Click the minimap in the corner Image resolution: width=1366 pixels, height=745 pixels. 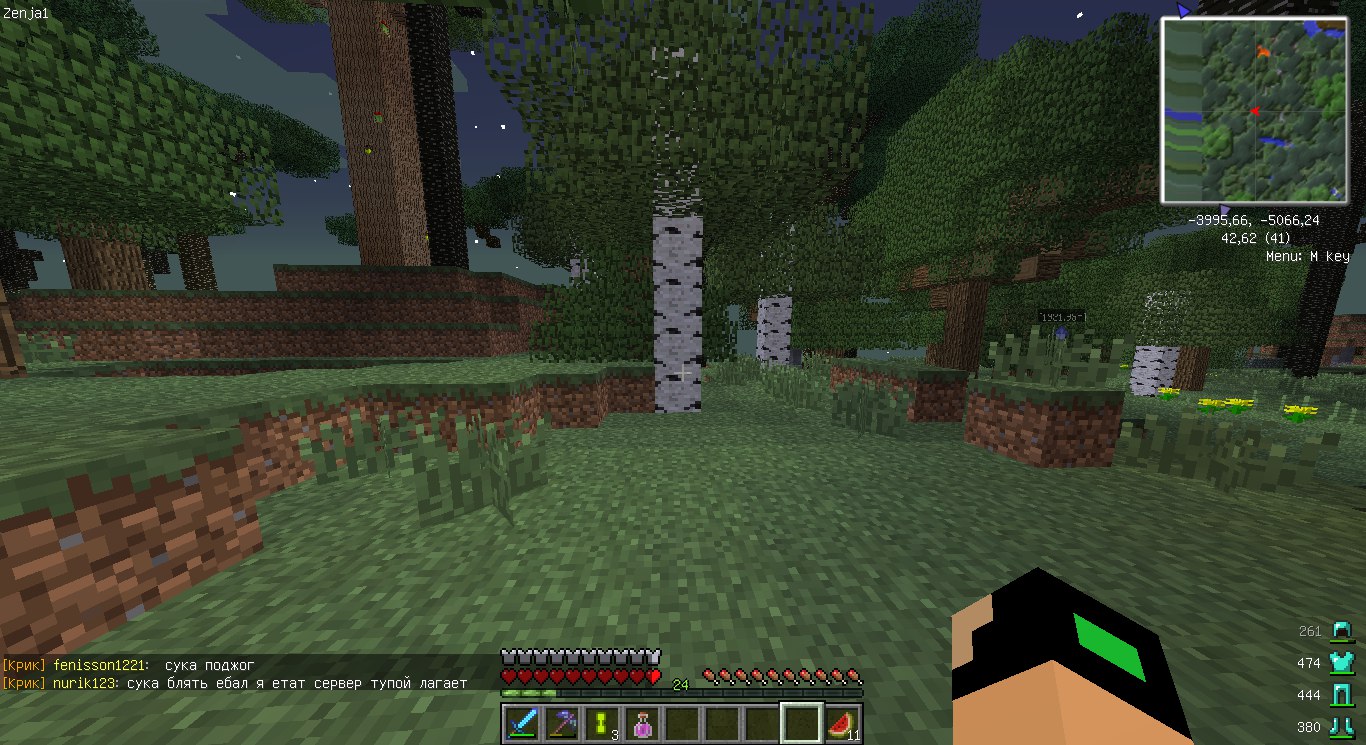[1254, 109]
